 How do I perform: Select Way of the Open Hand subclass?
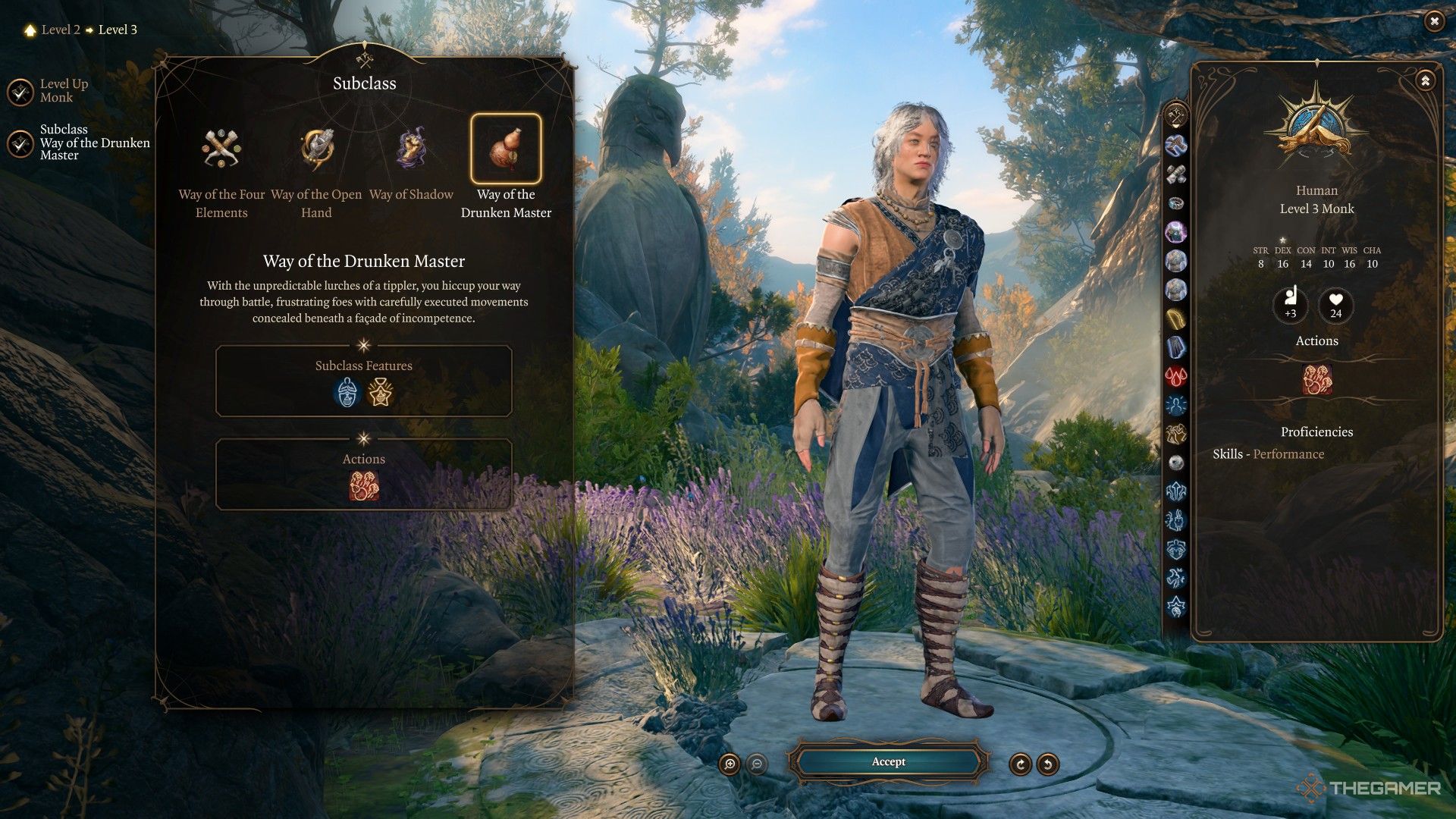[316, 149]
